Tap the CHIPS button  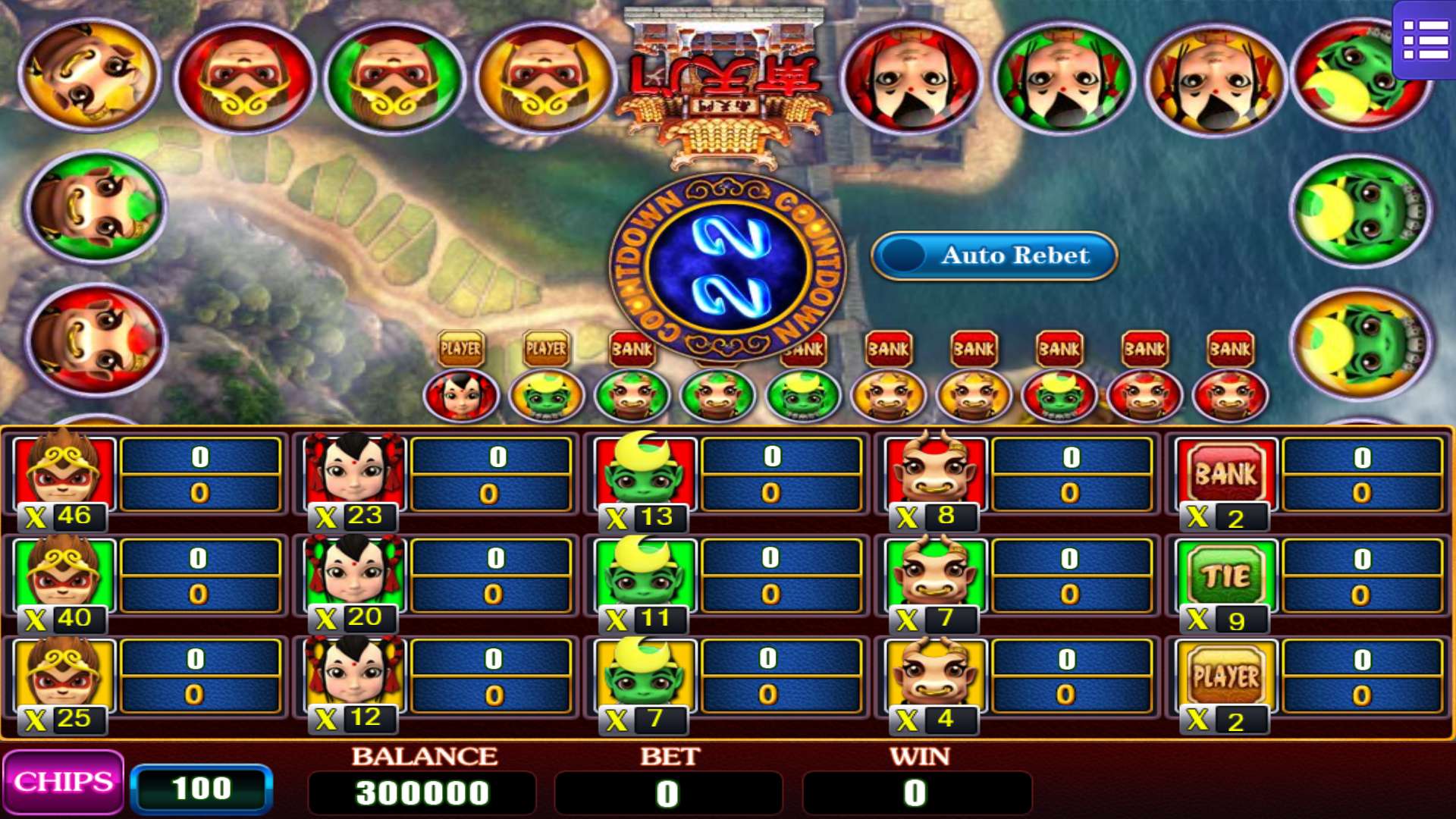[x=64, y=783]
